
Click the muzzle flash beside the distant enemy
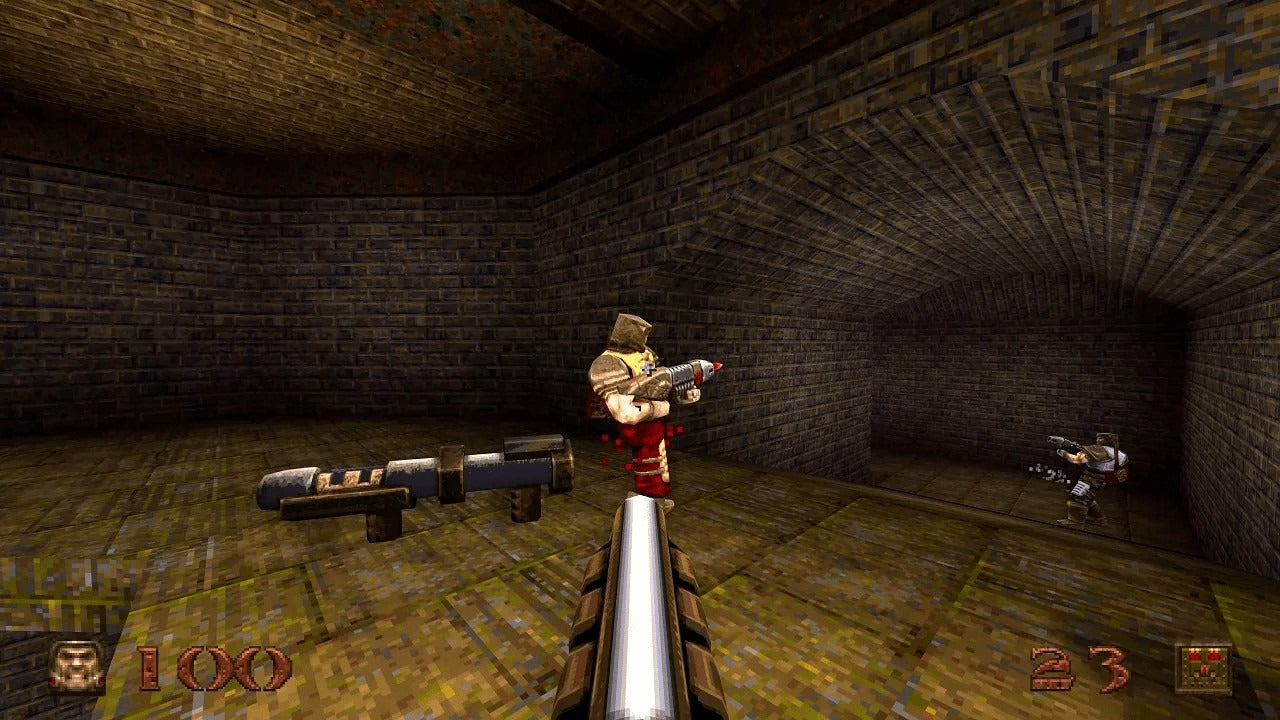point(1050,473)
